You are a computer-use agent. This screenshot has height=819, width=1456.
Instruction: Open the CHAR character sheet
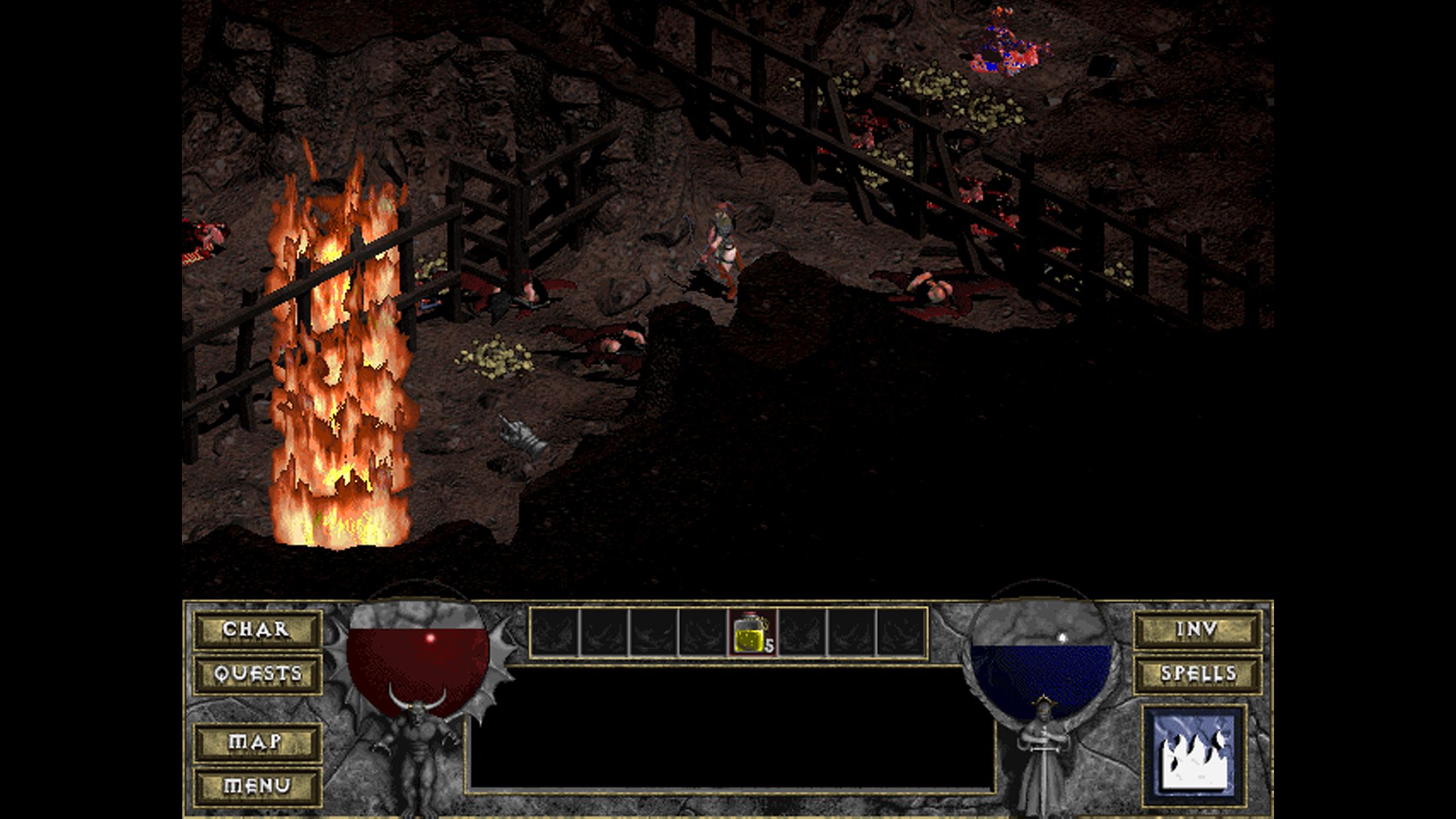tap(257, 629)
